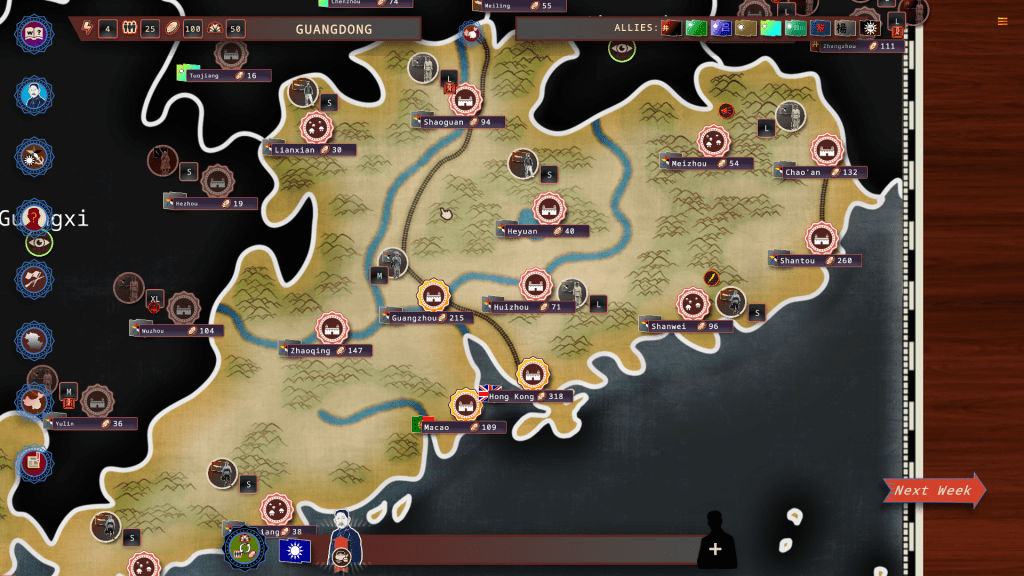
Task: Select the Guangzhou city marker
Action: click(x=433, y=295)
